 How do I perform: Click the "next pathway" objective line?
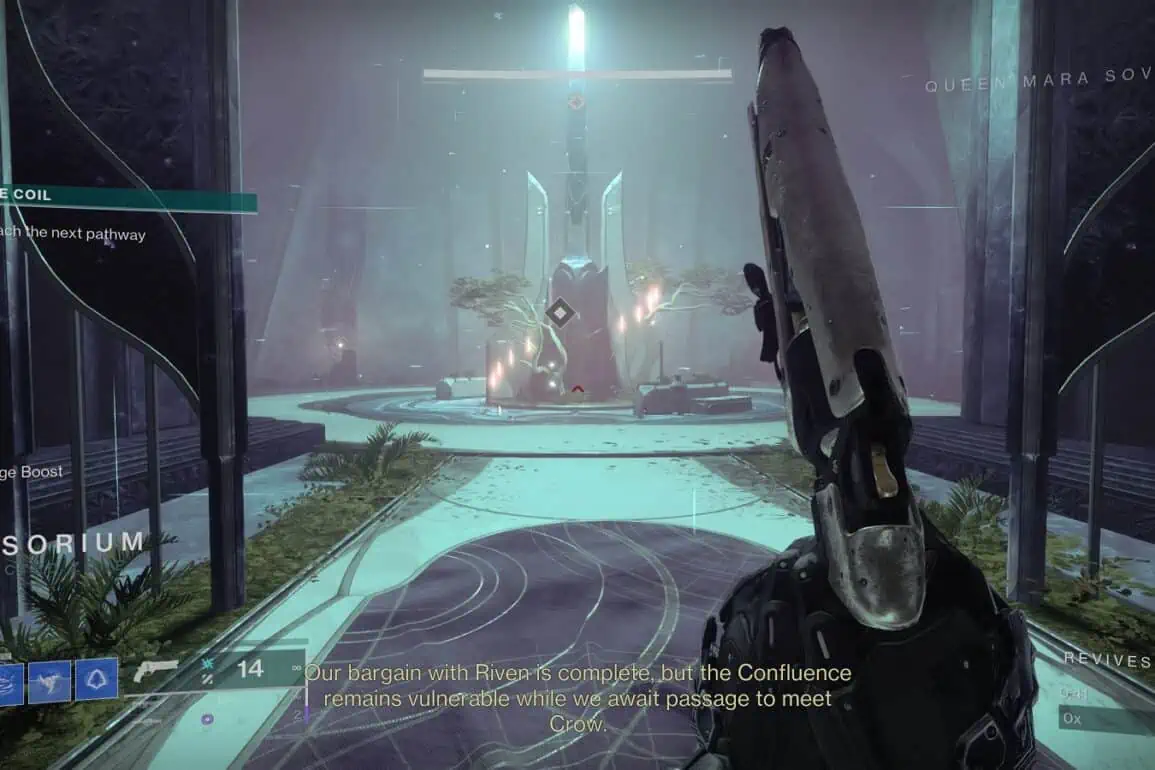[x=73, y=234]
